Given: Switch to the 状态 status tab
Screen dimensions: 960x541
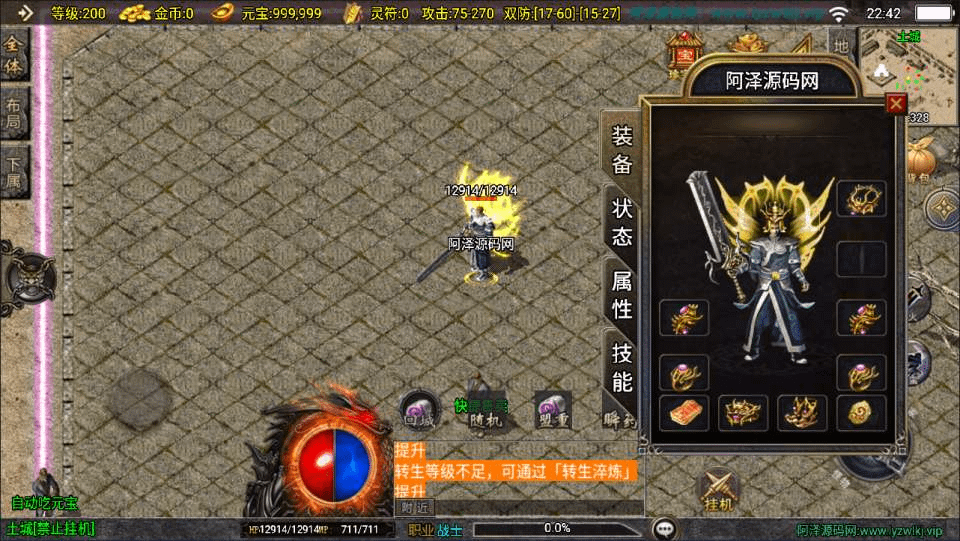Looking at the screenshot, I should pyautogui.click(x=621, y=222).
